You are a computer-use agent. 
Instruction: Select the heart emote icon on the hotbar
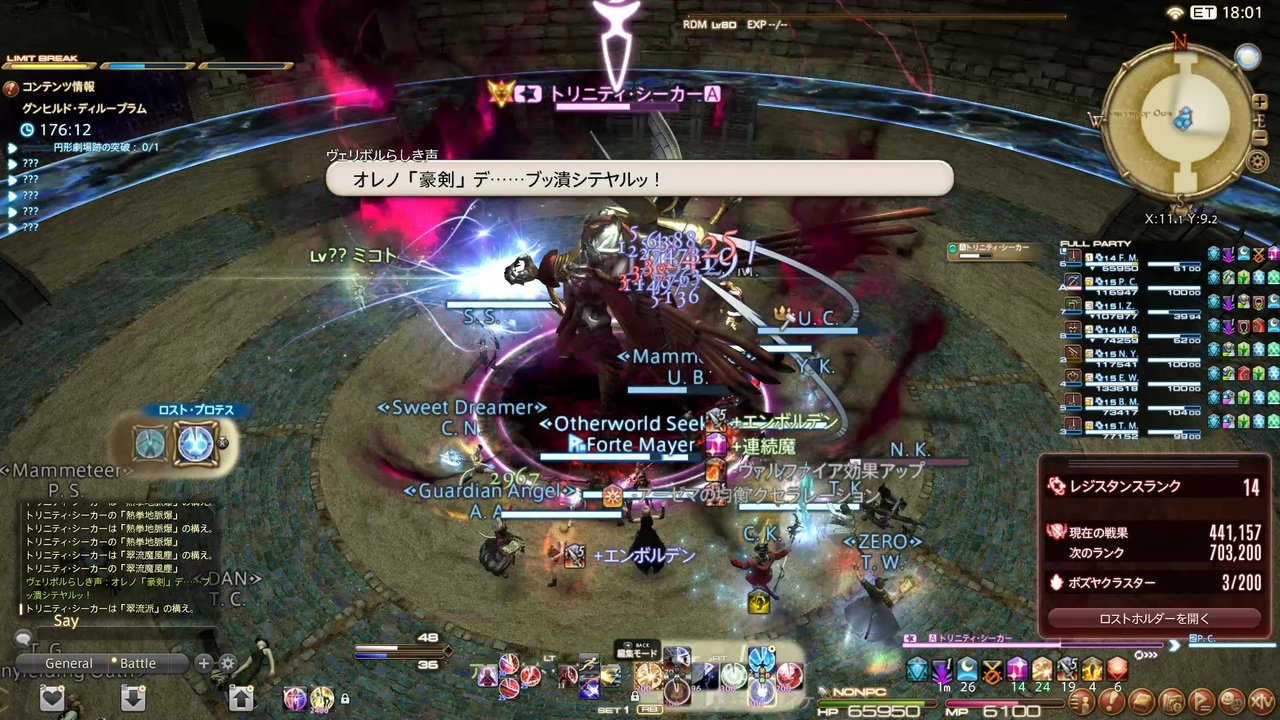pyautogui.click(x=53, y=700)
